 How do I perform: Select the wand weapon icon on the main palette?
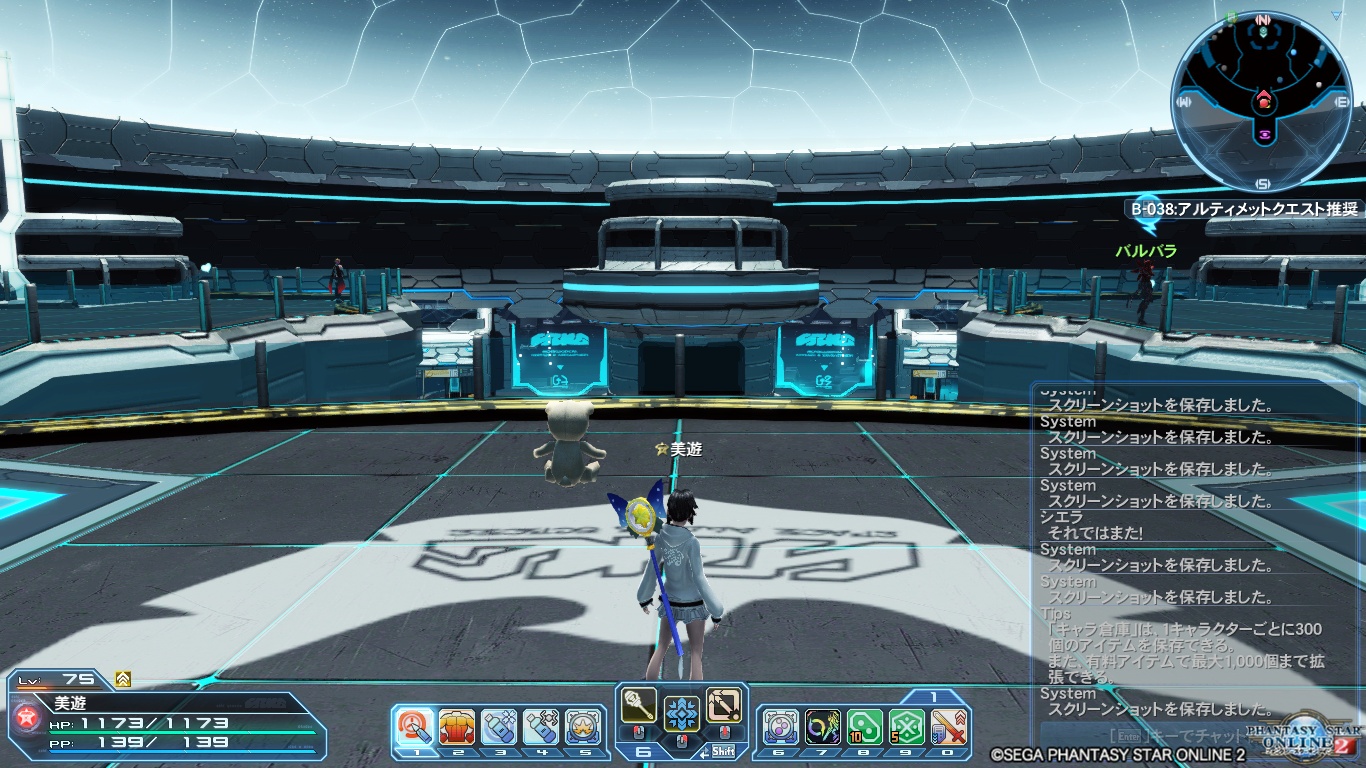(639, 706)
